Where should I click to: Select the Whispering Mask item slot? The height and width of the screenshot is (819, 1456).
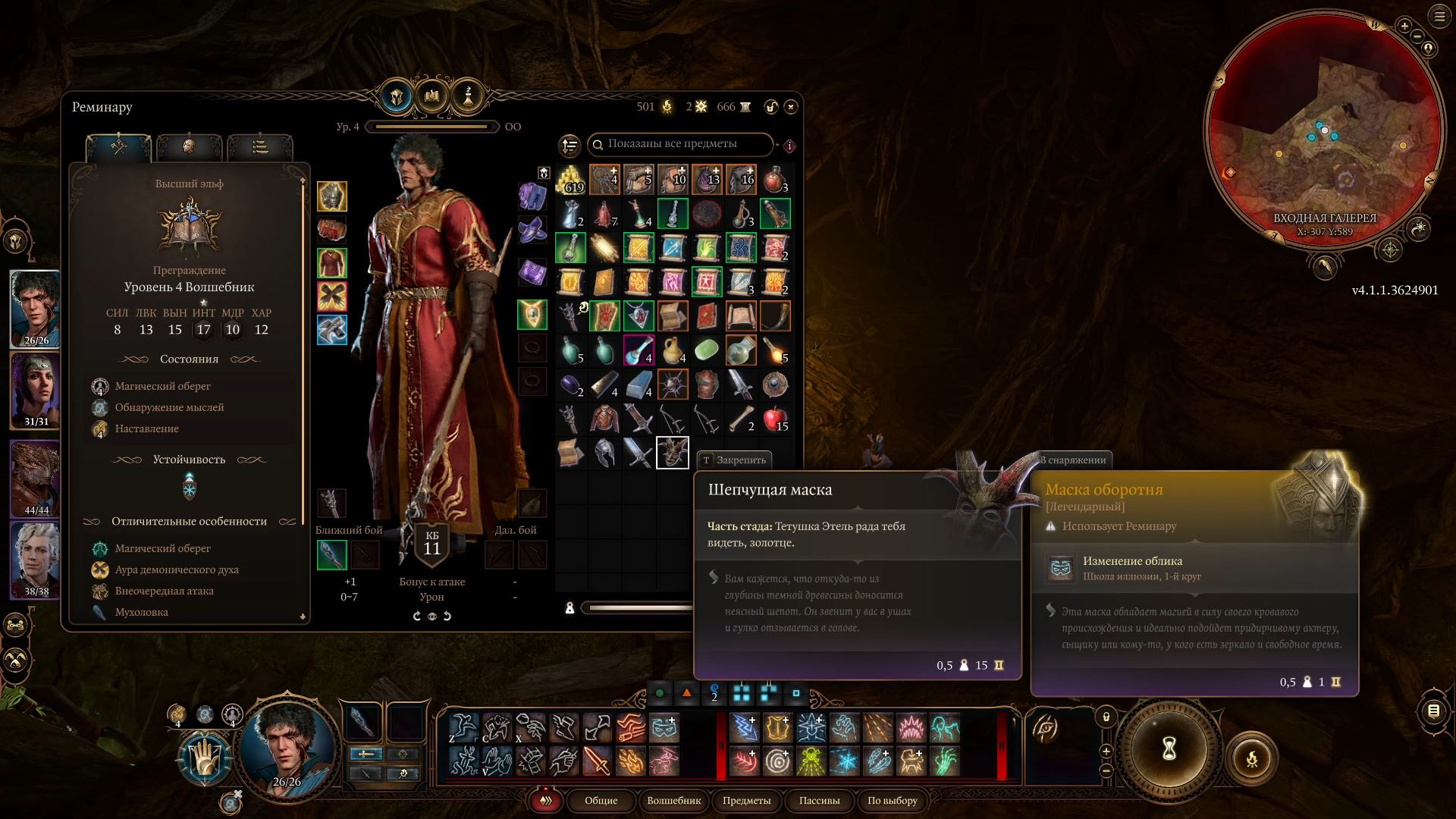click(672, 453)
